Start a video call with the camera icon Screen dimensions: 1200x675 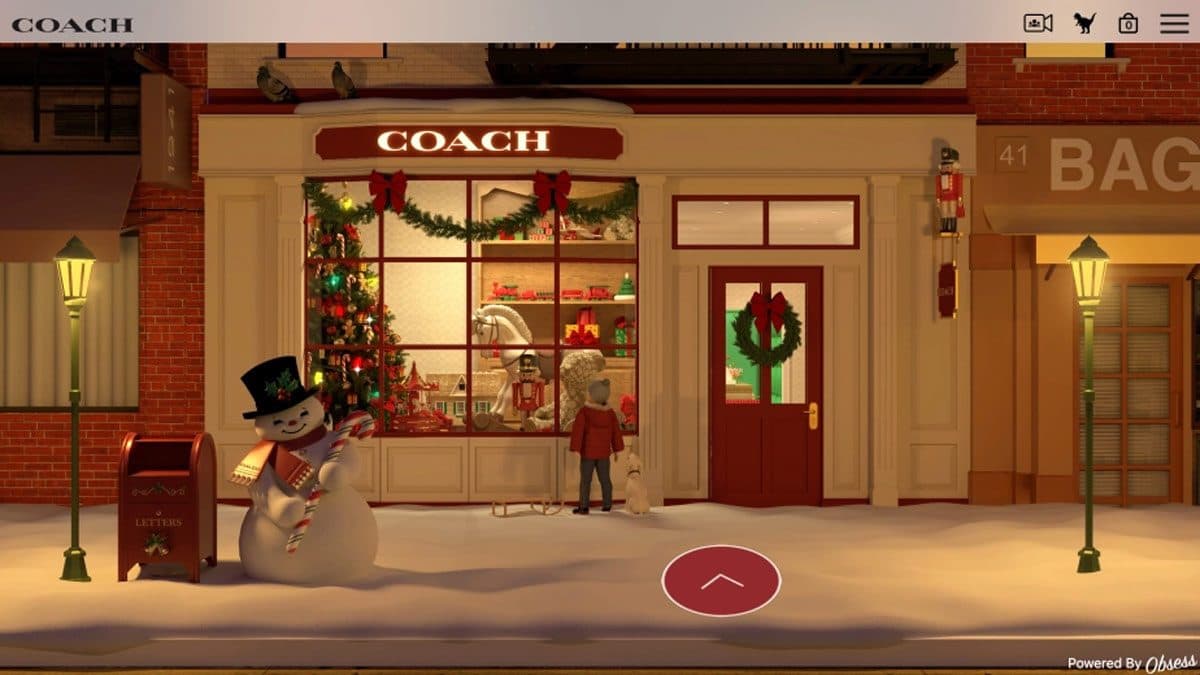[x=1038, y=23]
